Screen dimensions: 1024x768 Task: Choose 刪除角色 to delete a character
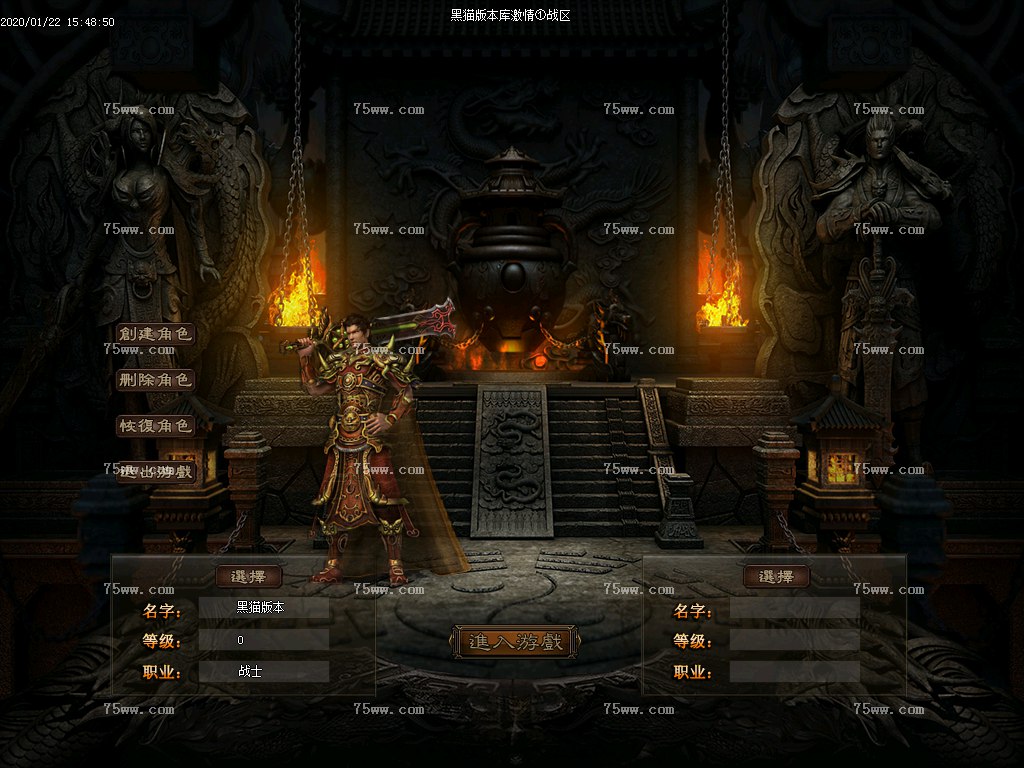pyautogui.click(x=154, y=380)
